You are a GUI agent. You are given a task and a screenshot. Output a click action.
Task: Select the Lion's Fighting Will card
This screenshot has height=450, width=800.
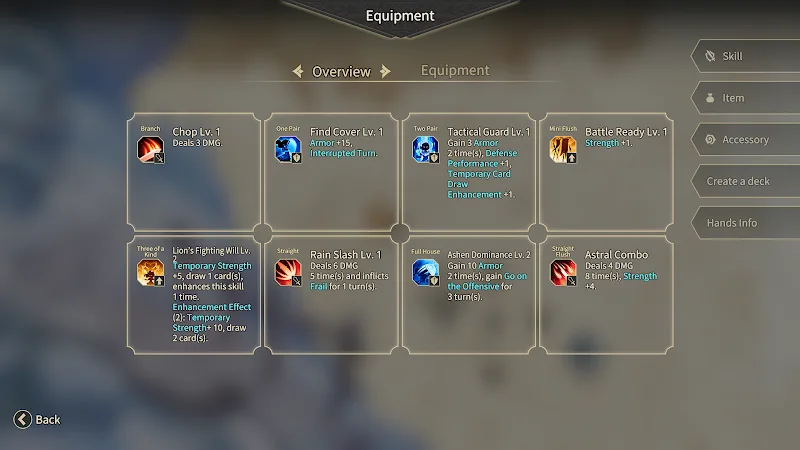pos(194,295)
